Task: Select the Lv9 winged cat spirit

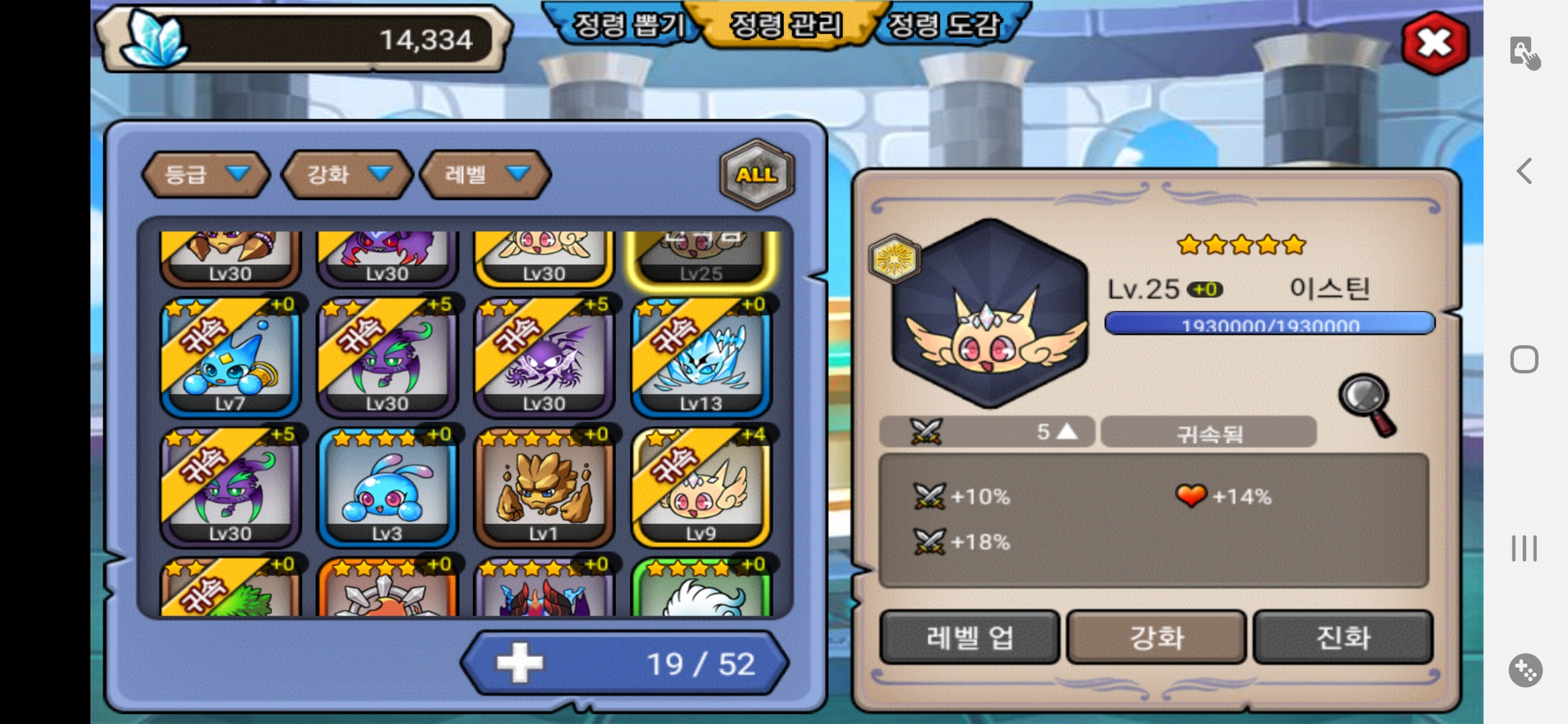Action: point(701,487)
